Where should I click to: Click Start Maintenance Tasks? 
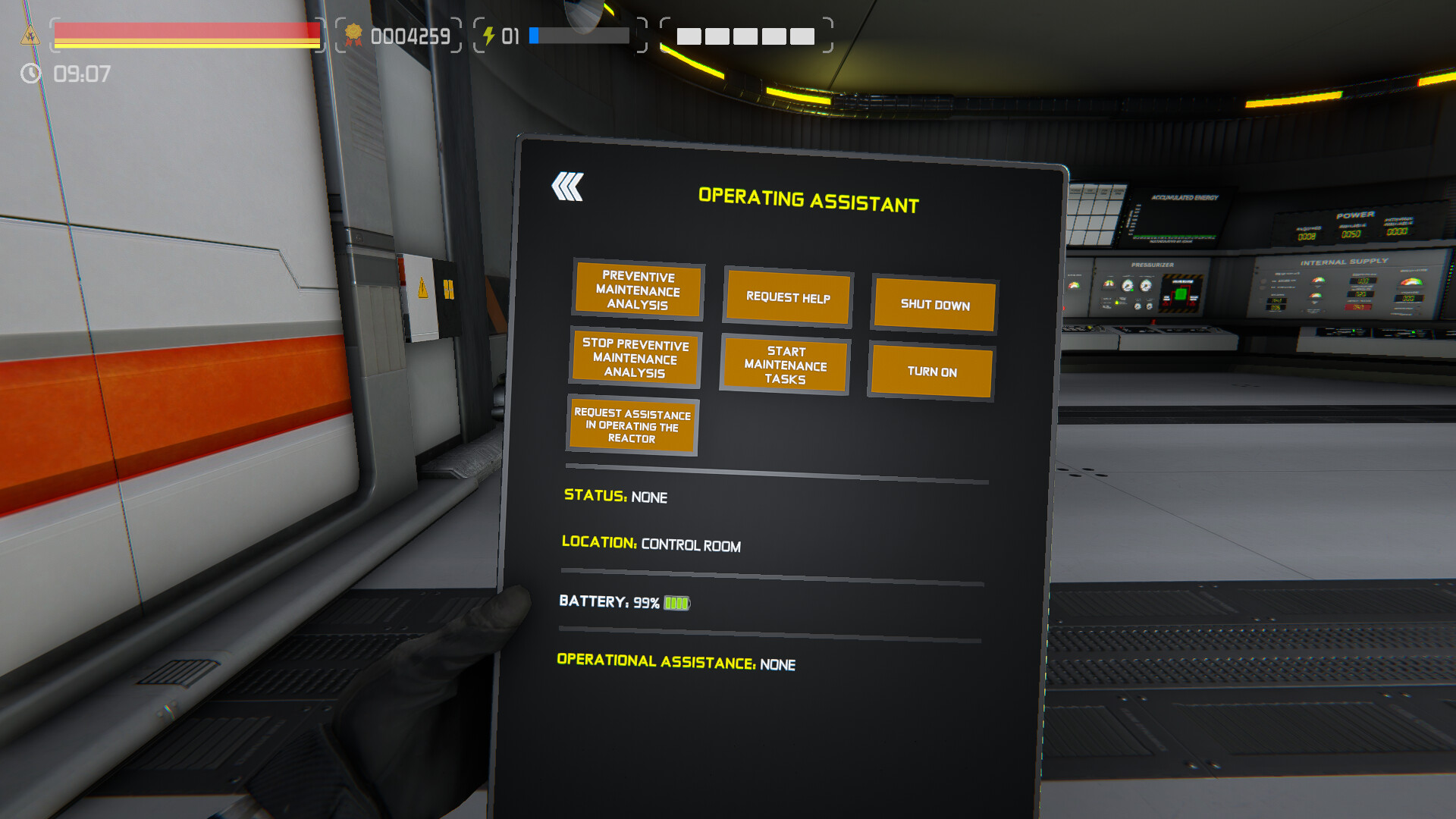coord(785,366)
